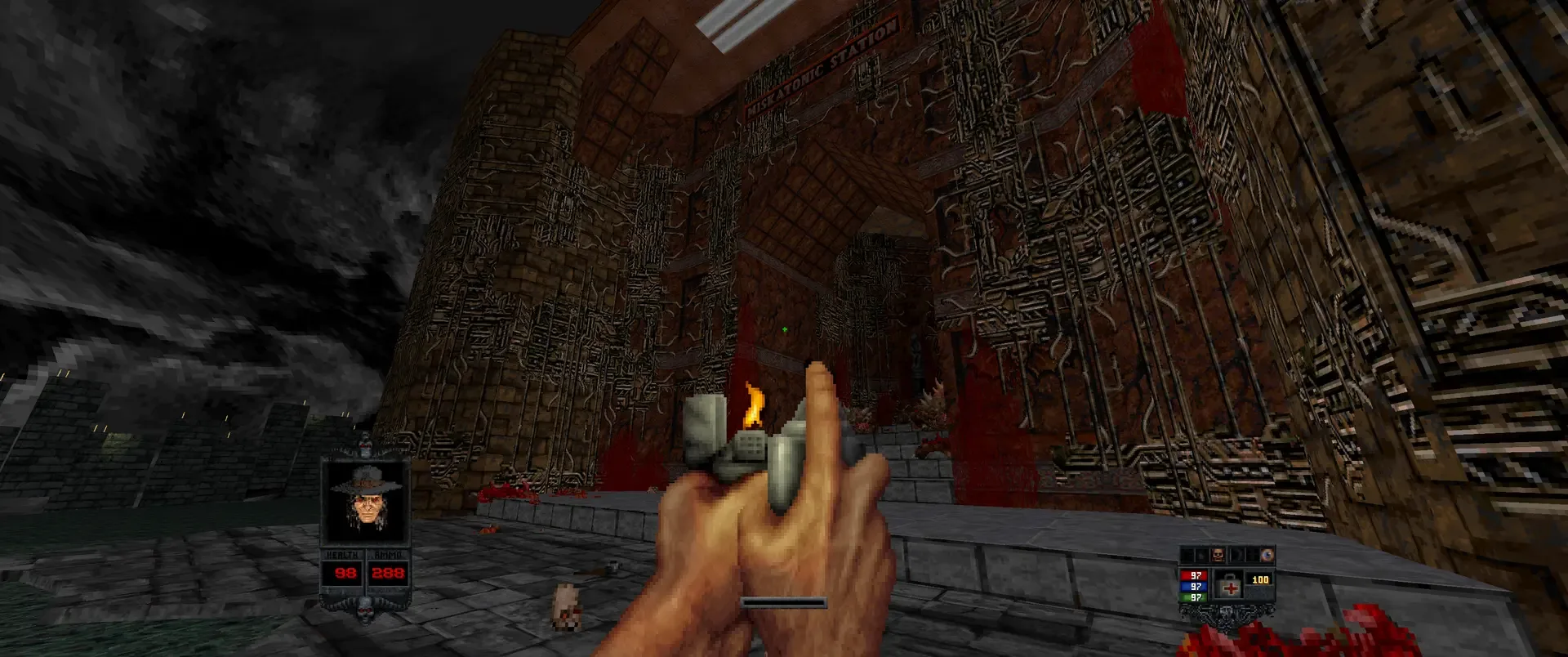Click the leftmost empty inventory slot

[x=1187, y=555]
